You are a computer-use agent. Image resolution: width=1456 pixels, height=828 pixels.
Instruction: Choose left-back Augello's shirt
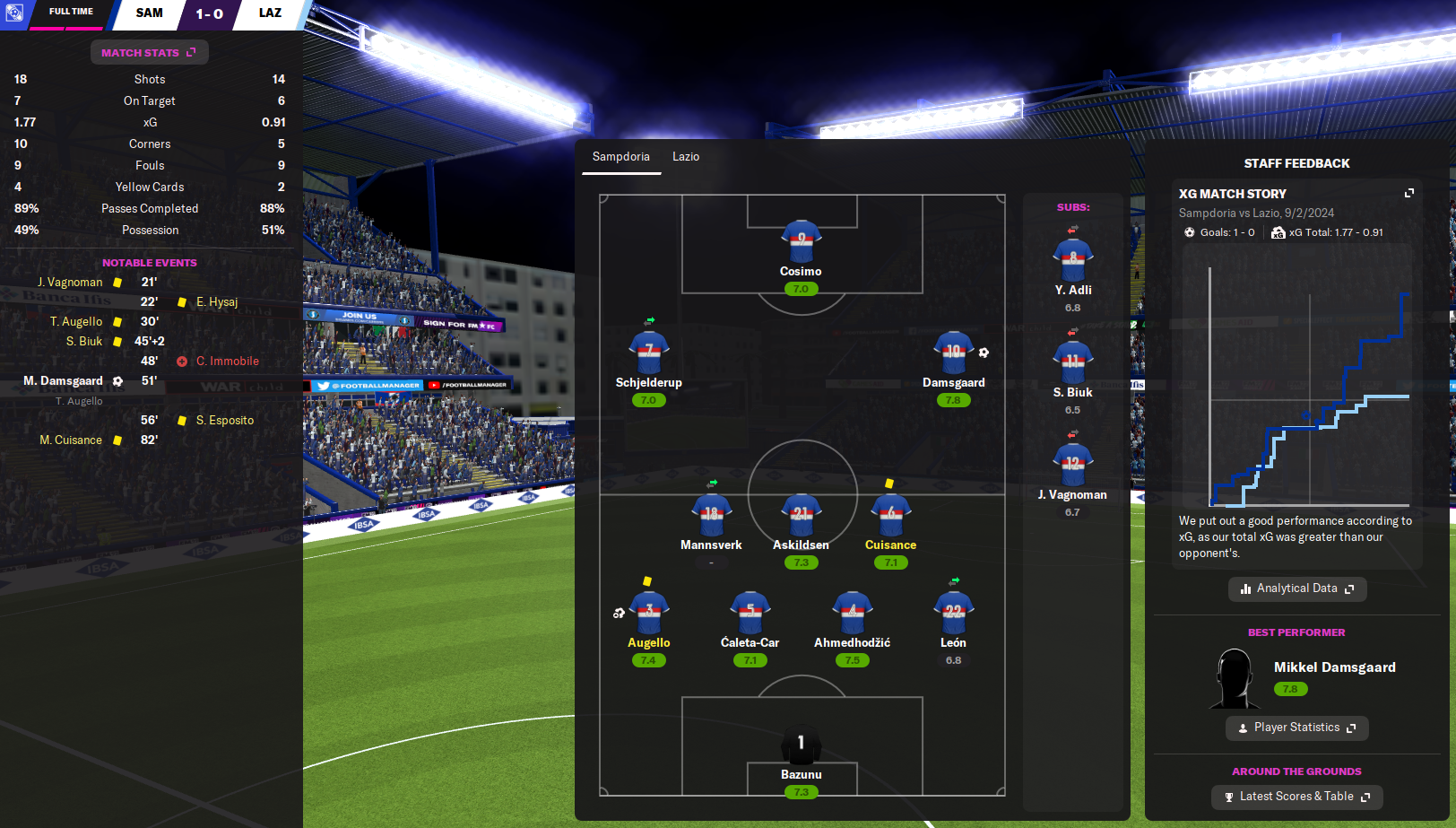click(648, 613)
